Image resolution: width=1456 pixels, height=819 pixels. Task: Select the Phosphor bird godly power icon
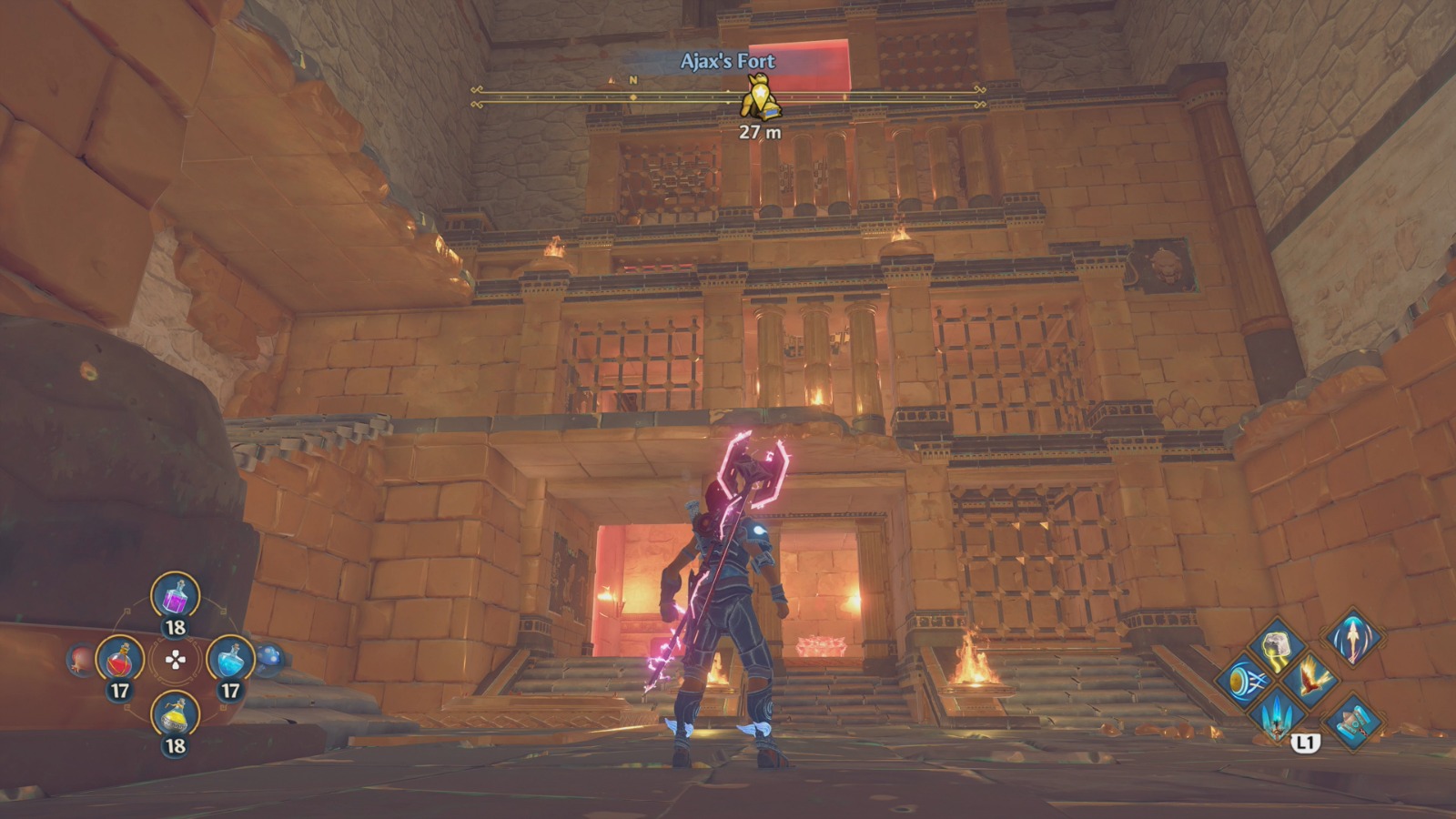coord(1310,681)
